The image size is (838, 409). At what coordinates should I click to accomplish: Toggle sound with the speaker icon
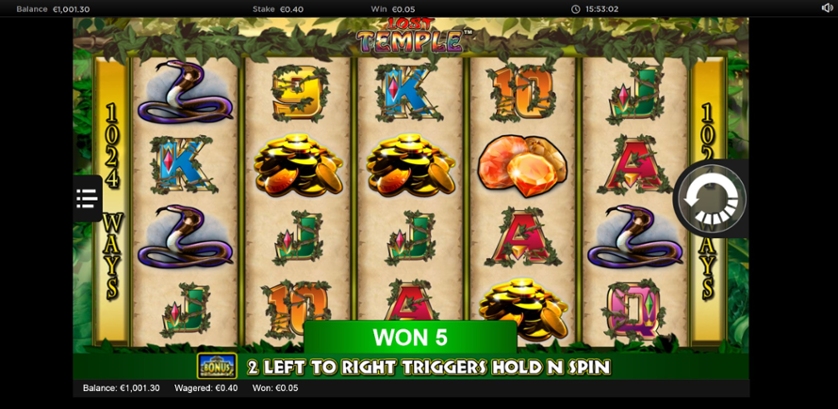click(826, 8)
